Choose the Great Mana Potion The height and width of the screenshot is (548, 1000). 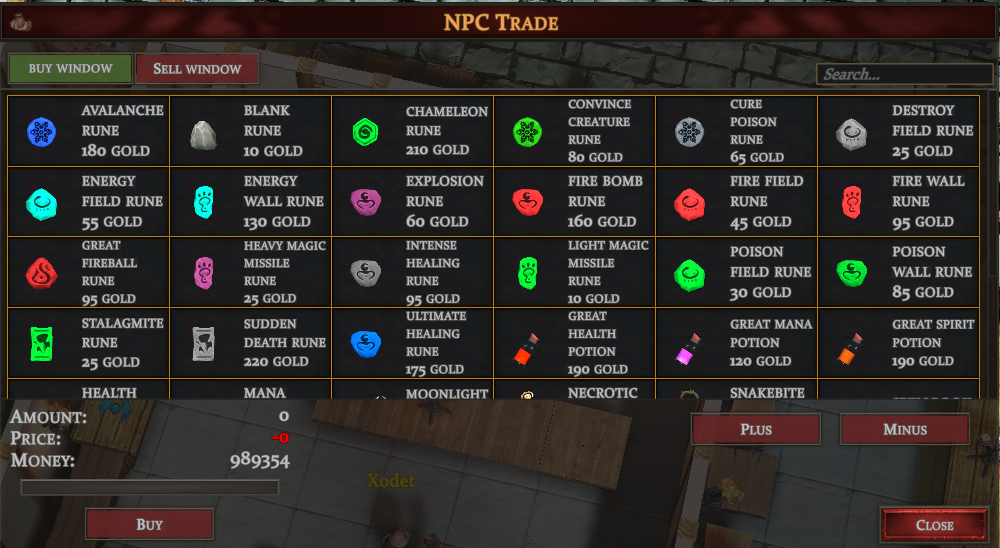click(x=736, y=342)
